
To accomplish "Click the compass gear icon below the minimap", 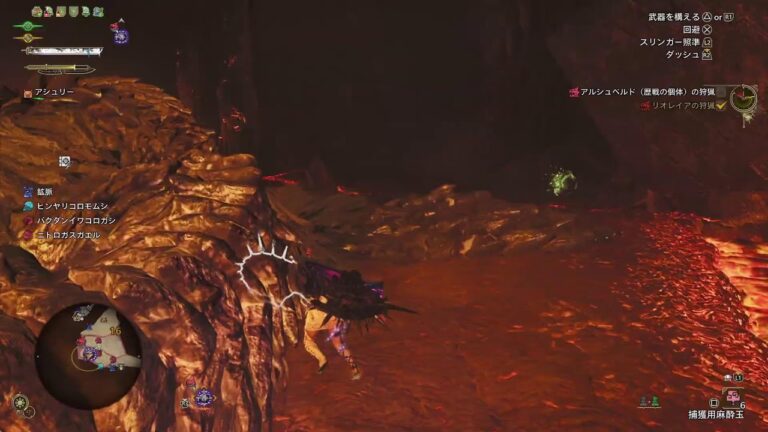I will tap(21, 403).
